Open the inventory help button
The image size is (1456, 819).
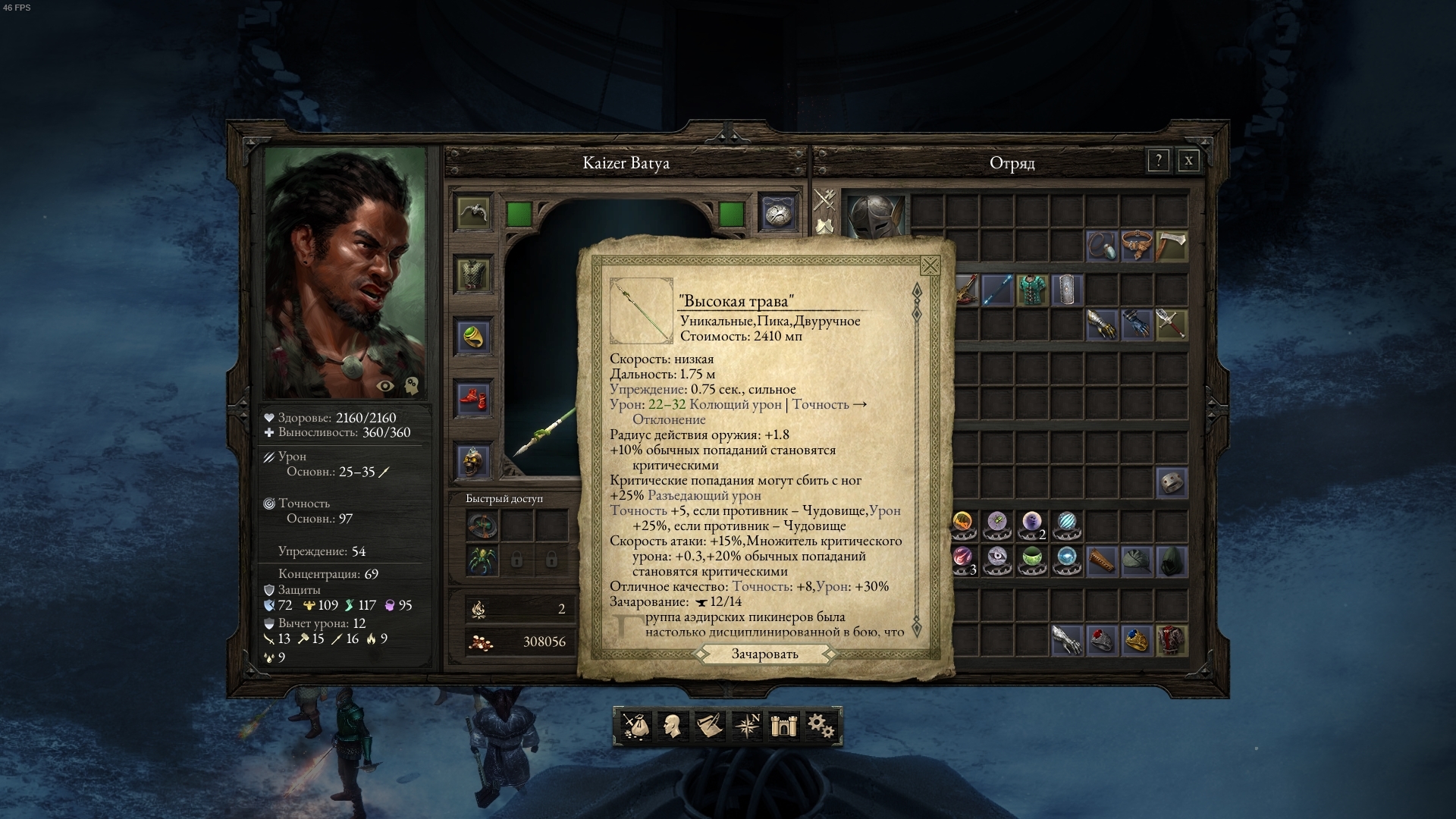1158,161
